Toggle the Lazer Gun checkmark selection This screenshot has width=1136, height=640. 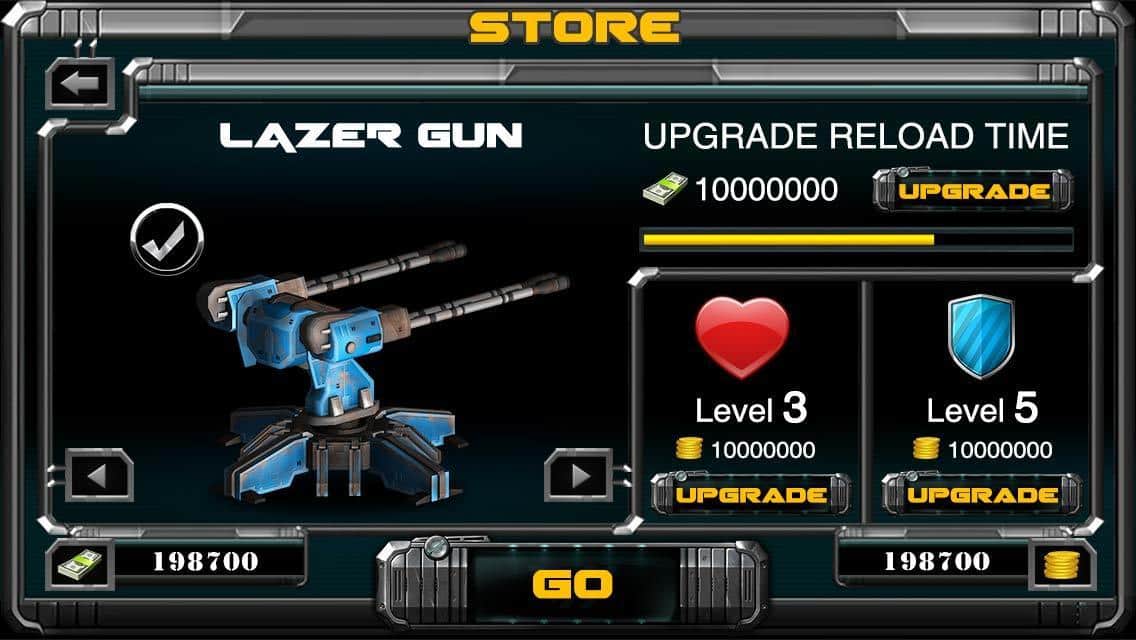click(x=167, y=237)
